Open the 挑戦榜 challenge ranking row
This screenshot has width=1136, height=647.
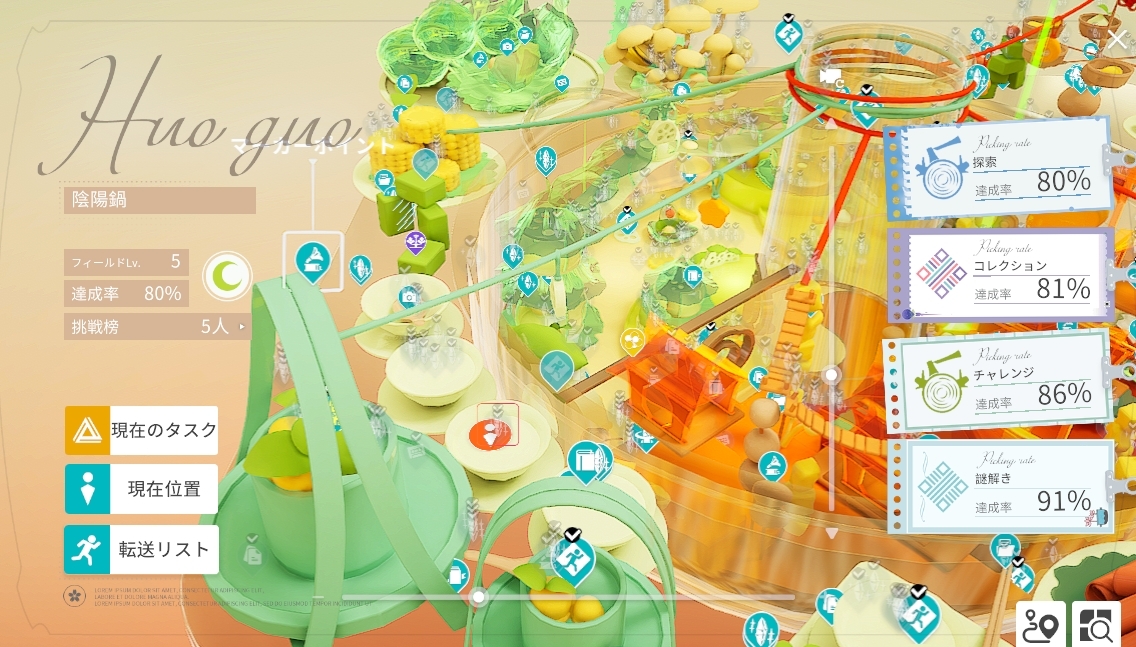coord(157,326)
